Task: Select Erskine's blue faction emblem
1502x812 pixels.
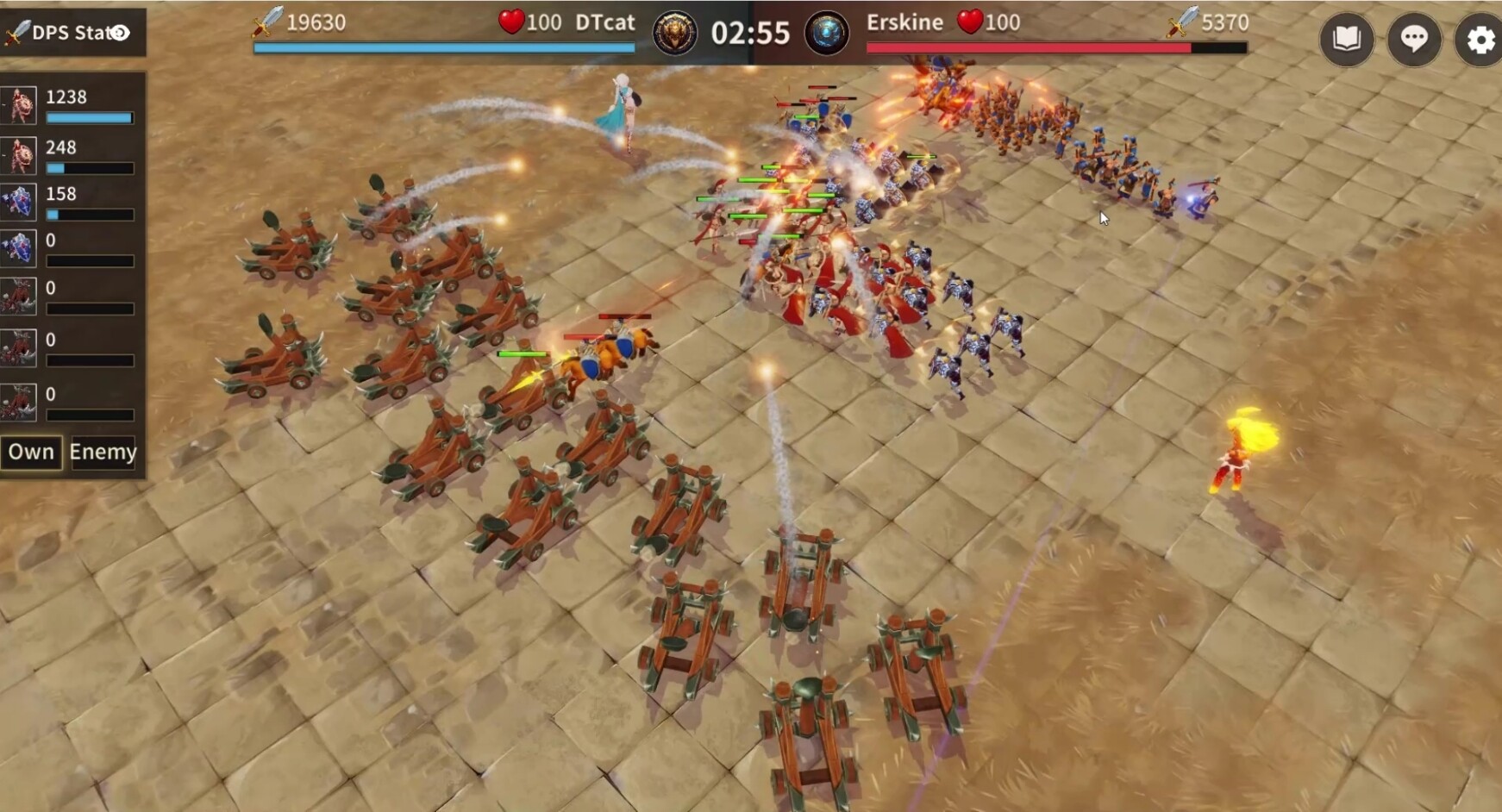Action: tap(829, 33)
